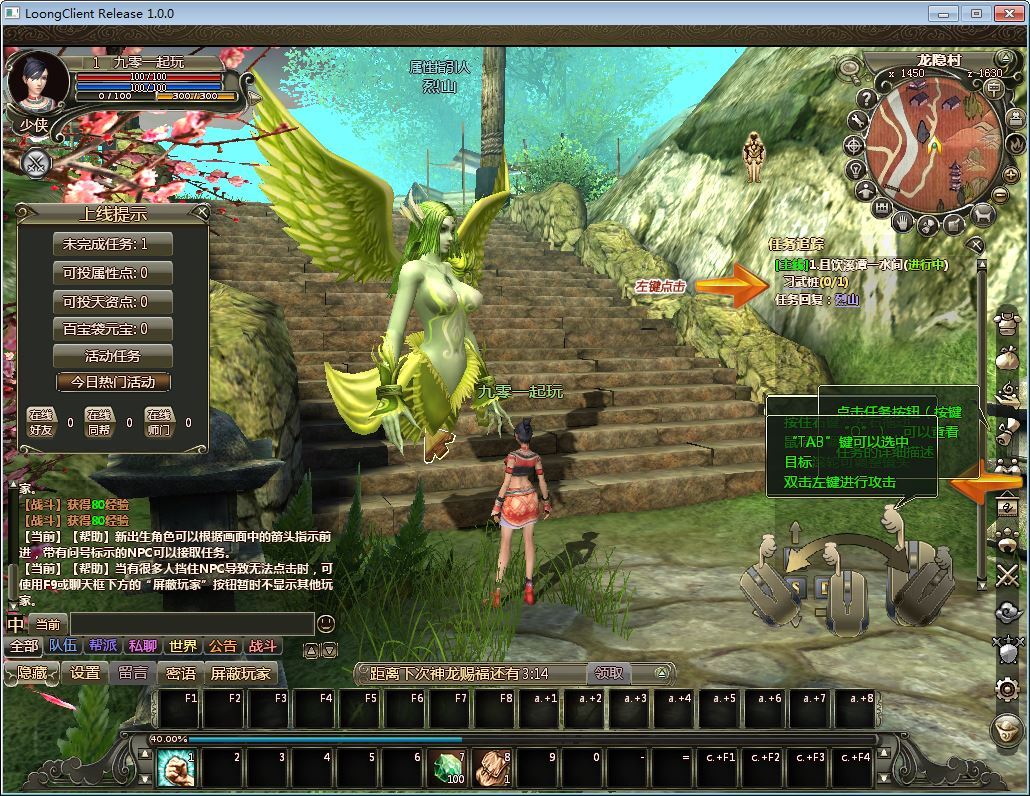Switch chat to the 世界 world tab
1030x796 pixels.
coord(183,646)
